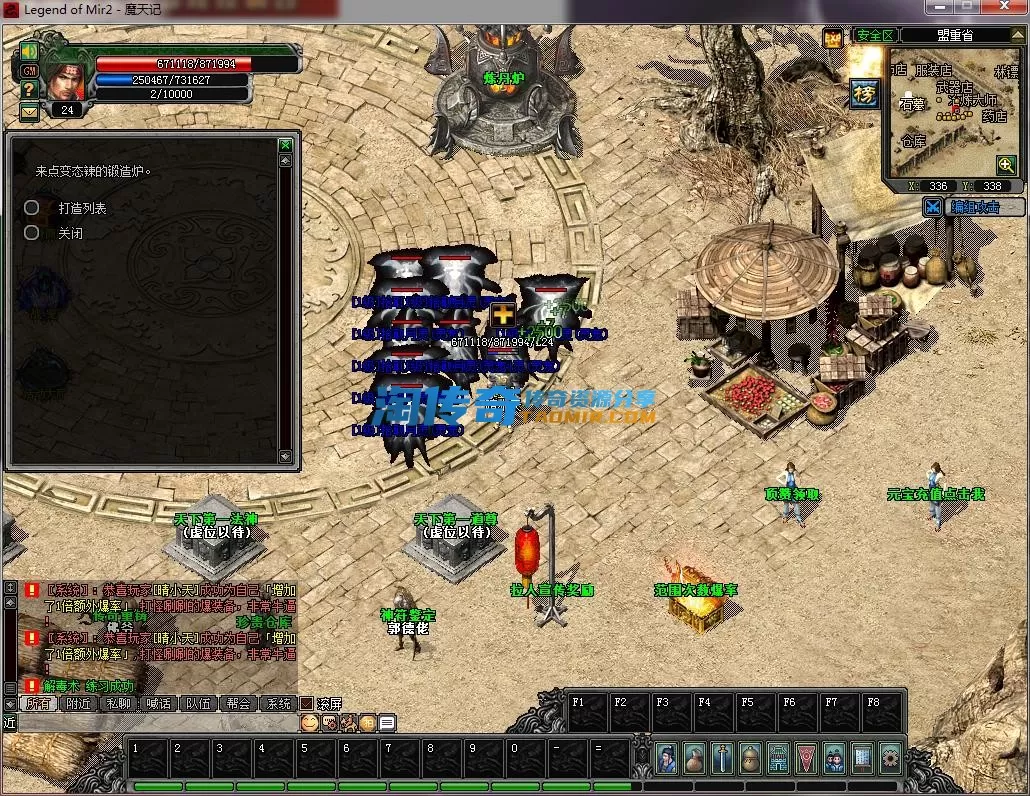Click the question mark help button
This screenshot has width=1030, height=796.
[x=29, y=90]
